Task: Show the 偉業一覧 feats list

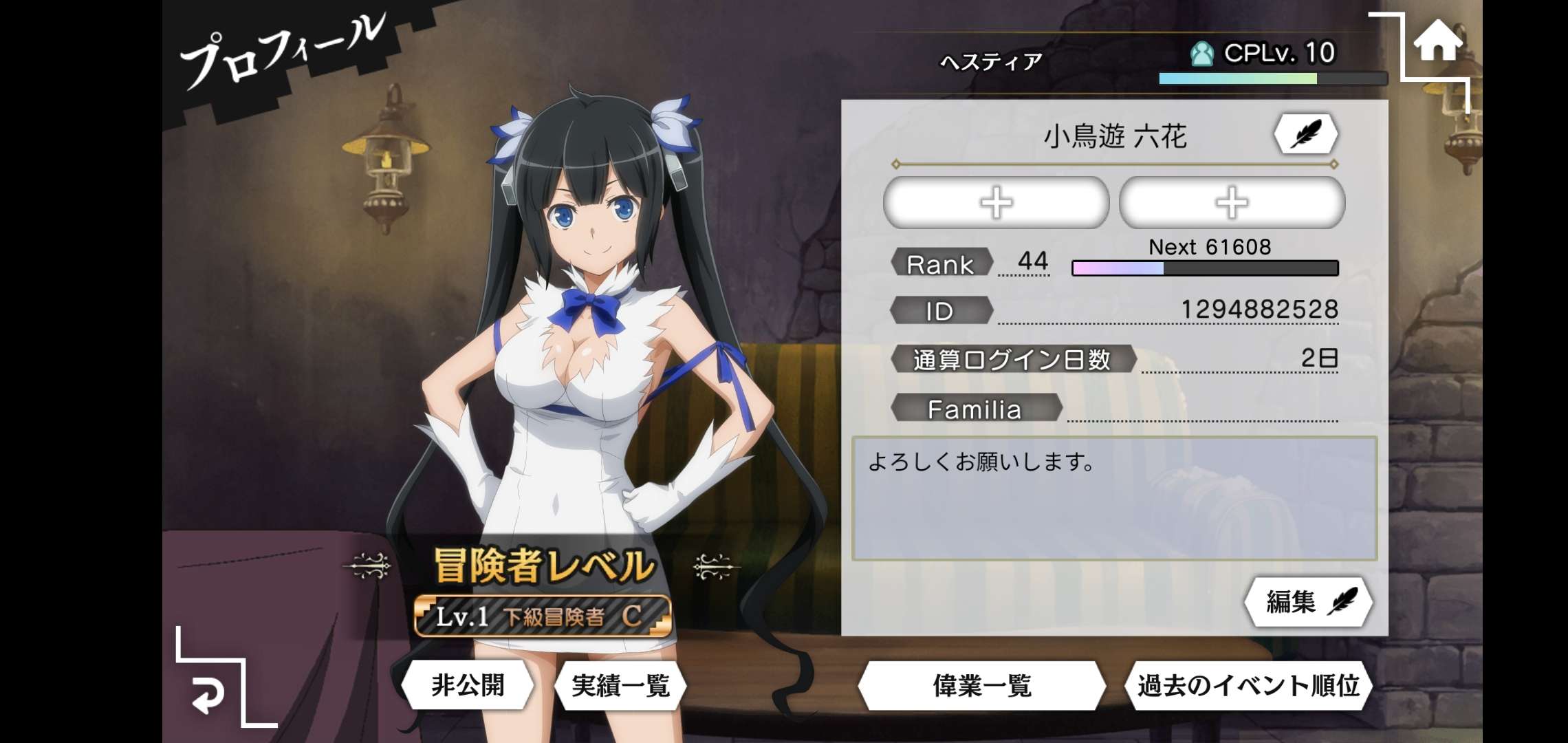Action: point(981,685)
